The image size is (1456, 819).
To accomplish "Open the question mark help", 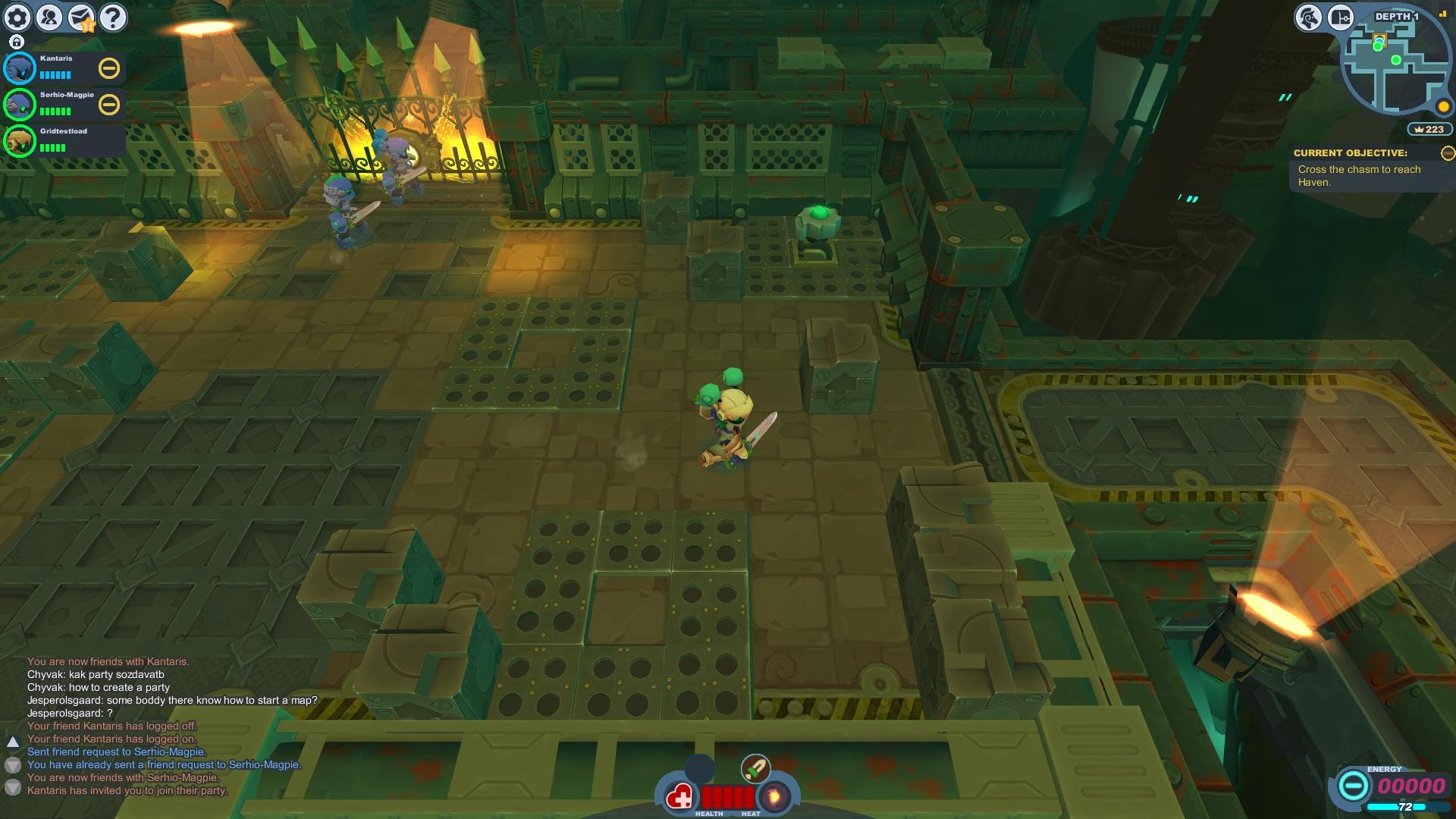I will tap(113, 17).
